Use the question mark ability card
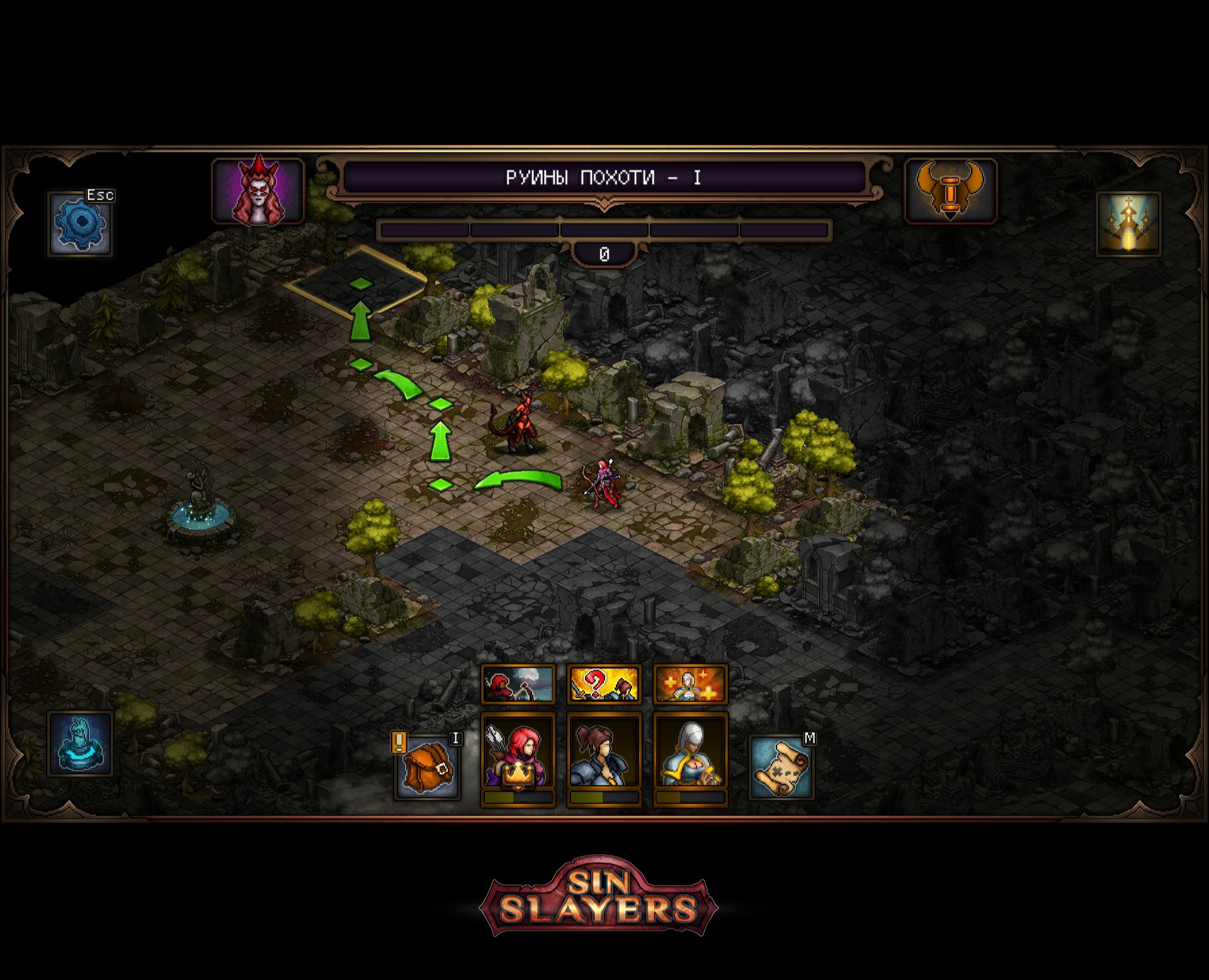Viewport: 1209px width, 980px height. pos(604,684)
